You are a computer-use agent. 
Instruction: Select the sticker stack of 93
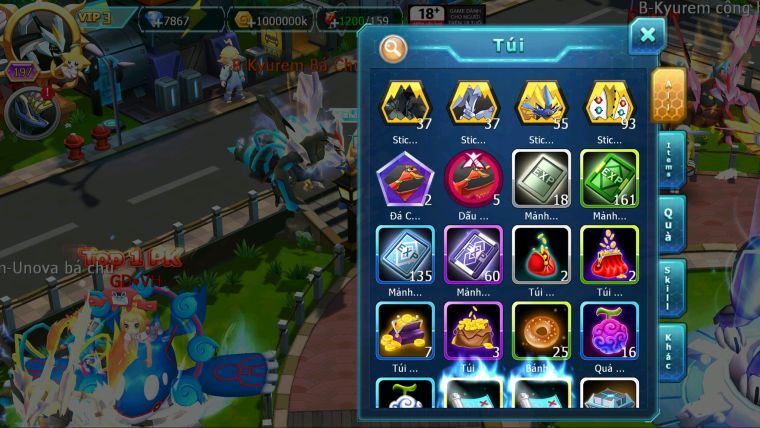609,103
